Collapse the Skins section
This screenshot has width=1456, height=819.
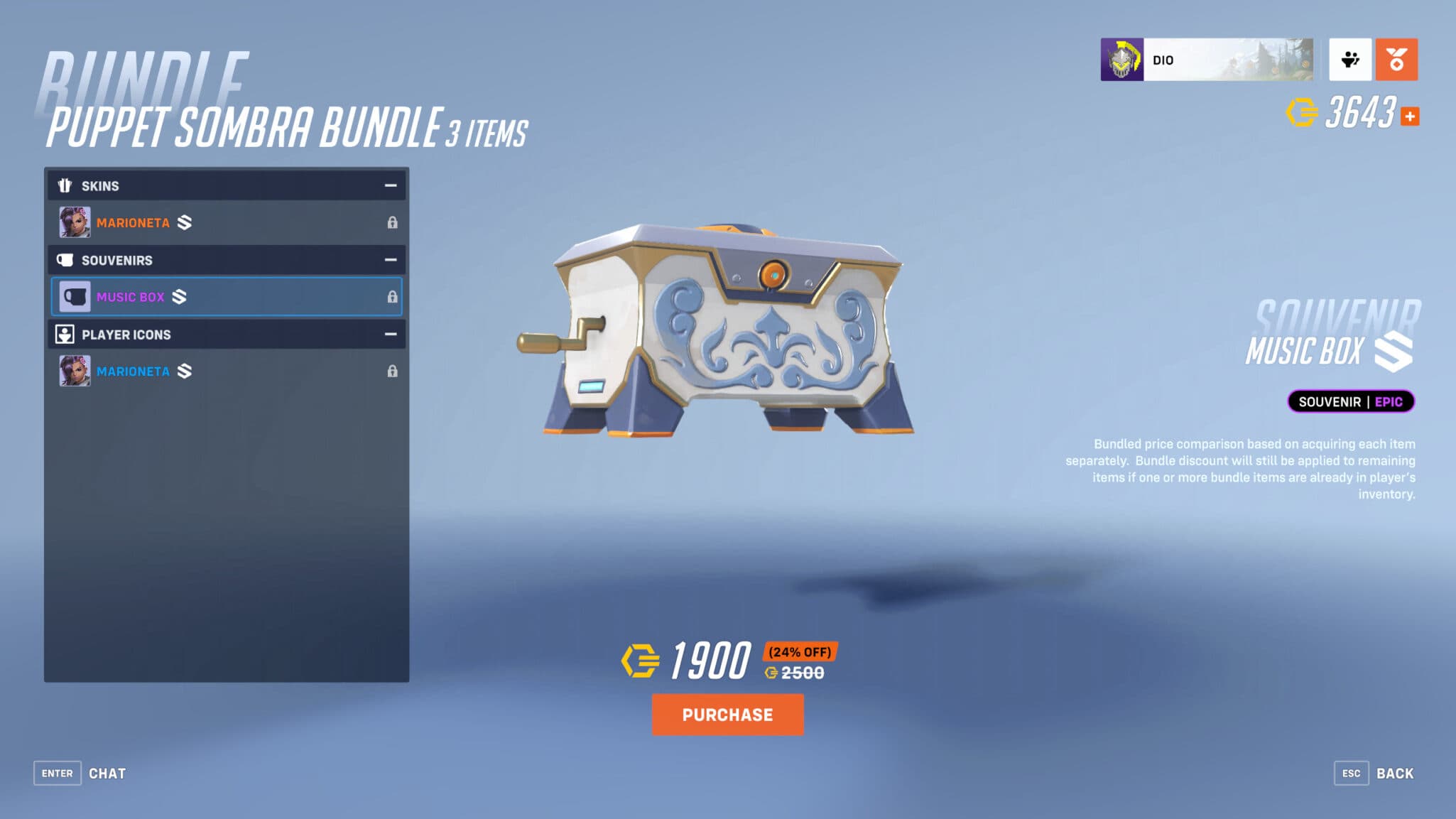389,185
